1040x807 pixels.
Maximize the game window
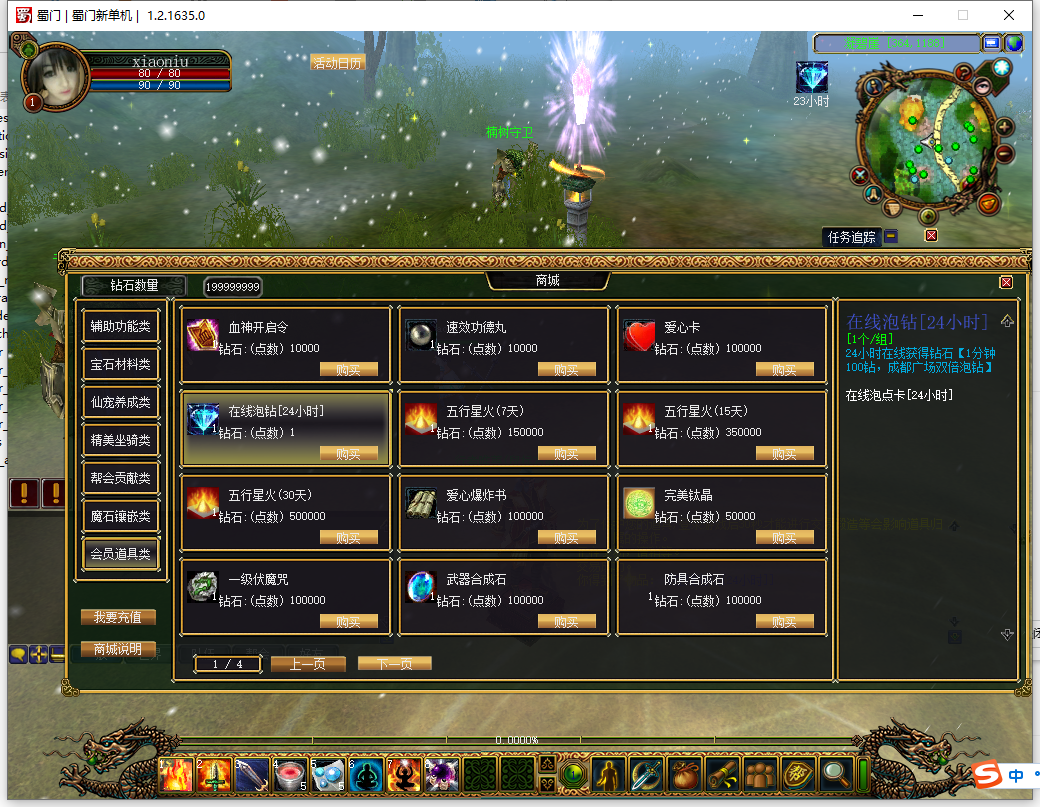[963, 15]
